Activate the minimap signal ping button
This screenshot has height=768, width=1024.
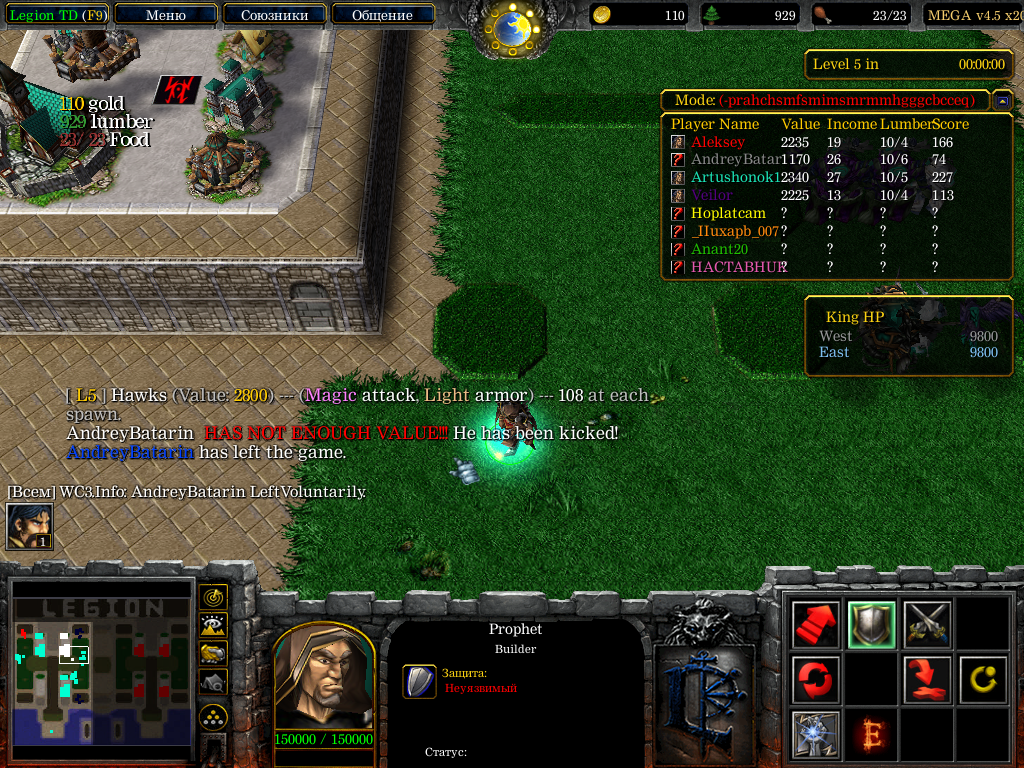(x=213, y=598)
